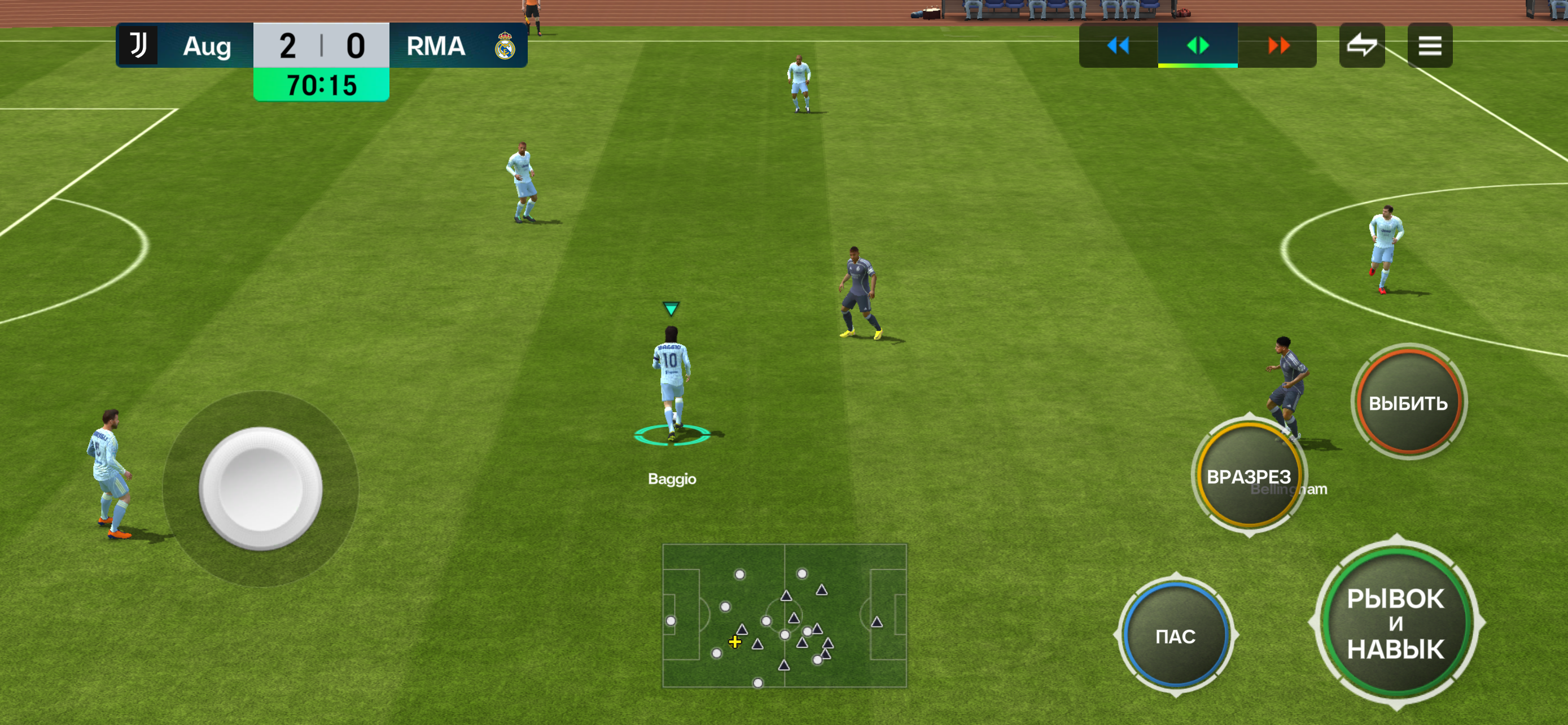Click the pitch radar minimap
This screenshot has width=1568, height=725.
point(784,615)
